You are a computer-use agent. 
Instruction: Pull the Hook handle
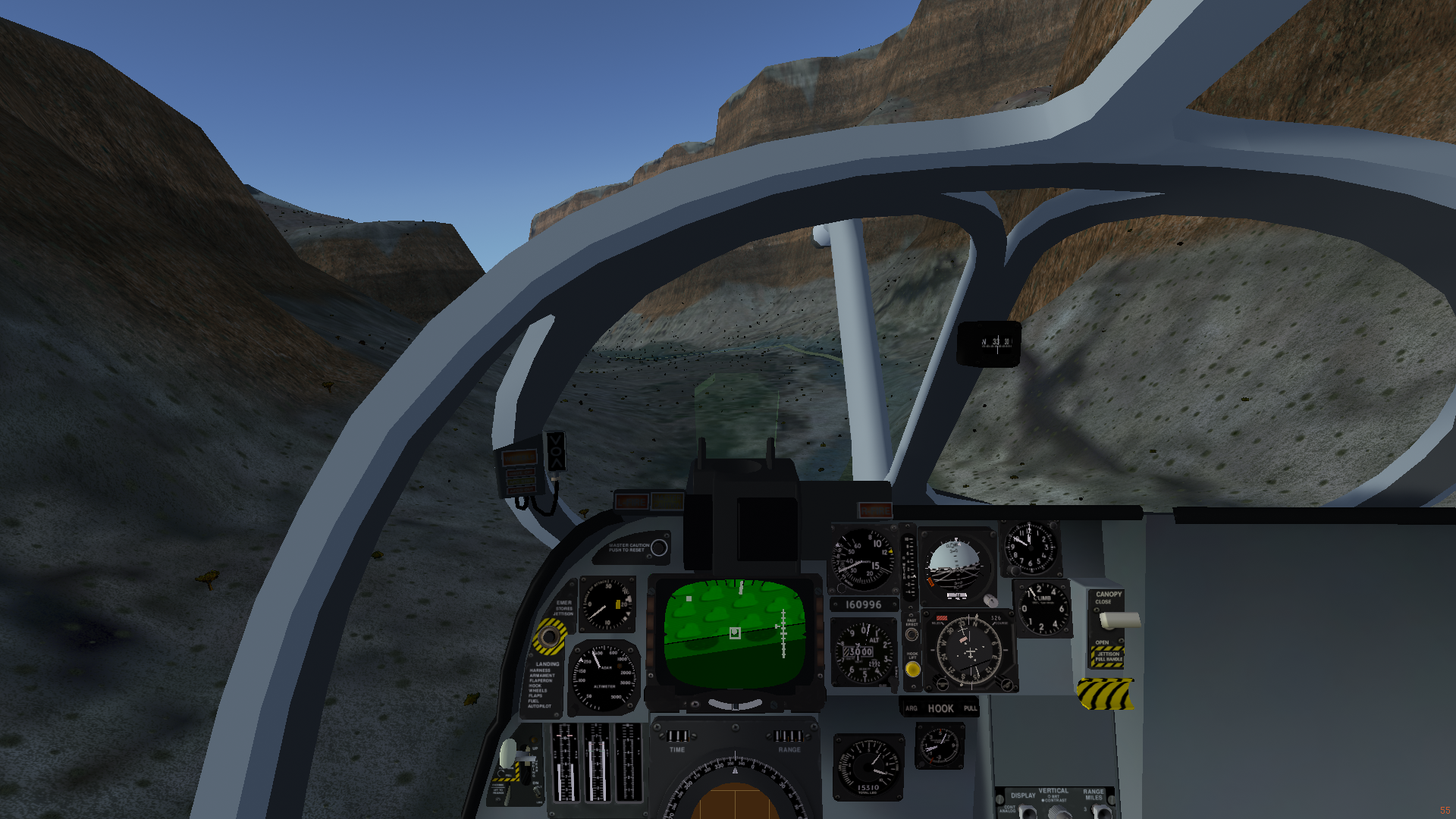[940, 708]
